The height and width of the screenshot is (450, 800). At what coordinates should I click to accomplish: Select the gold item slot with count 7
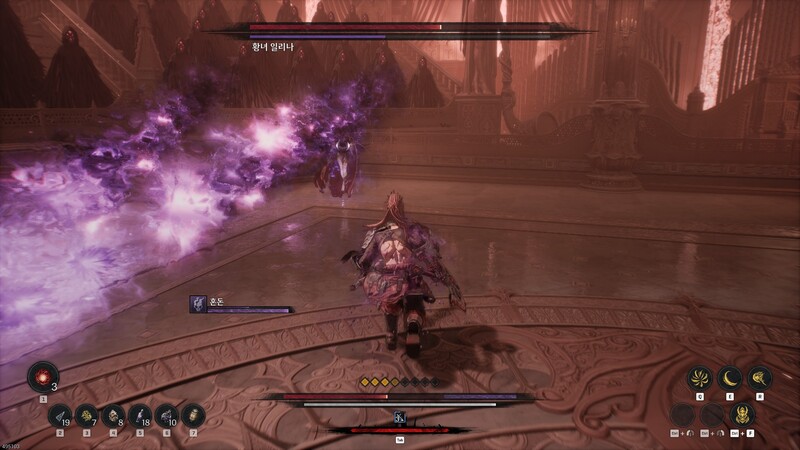(87, 415)
